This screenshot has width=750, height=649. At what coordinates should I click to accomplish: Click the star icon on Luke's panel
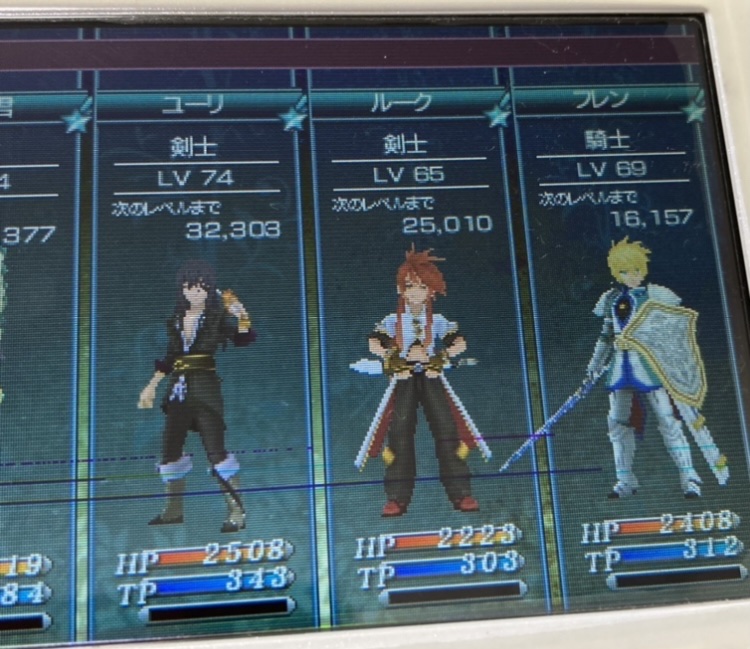click(x=497, y=115)
